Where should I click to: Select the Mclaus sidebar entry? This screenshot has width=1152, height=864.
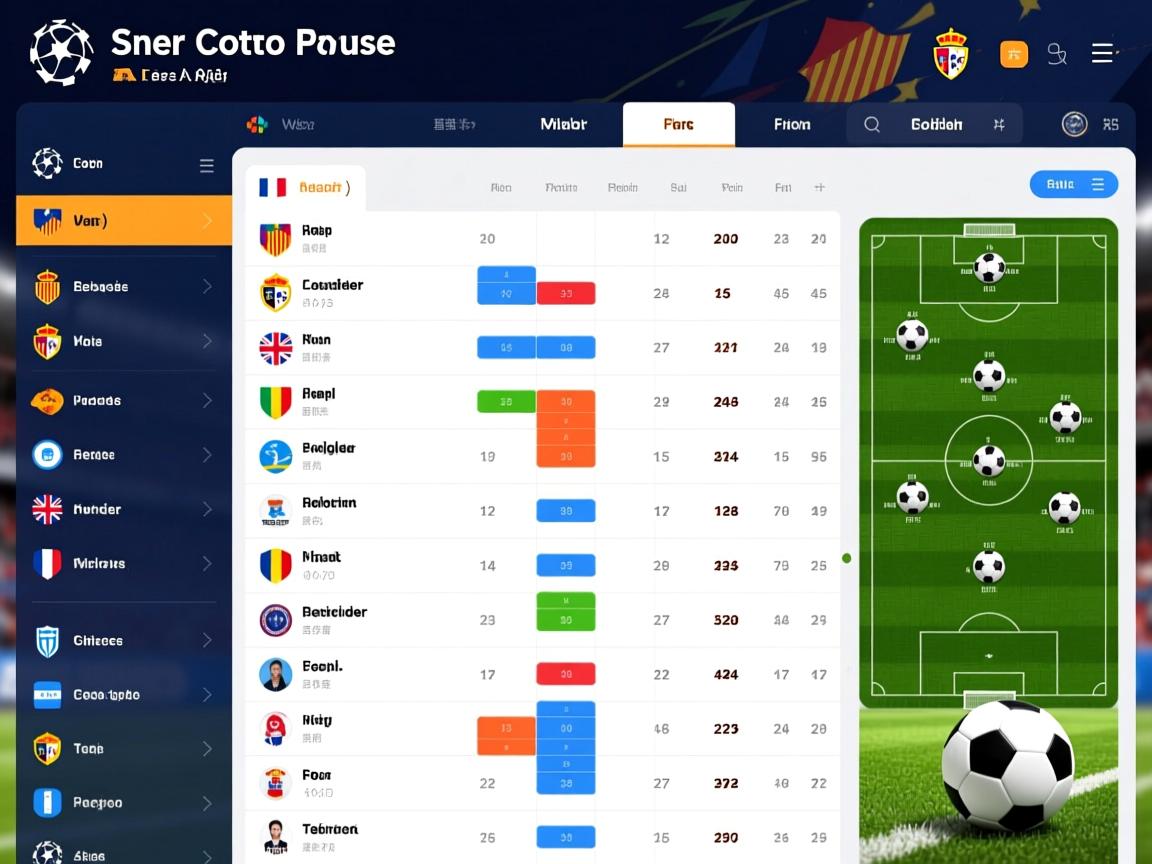pyautogui.click(x=124, y=564)
